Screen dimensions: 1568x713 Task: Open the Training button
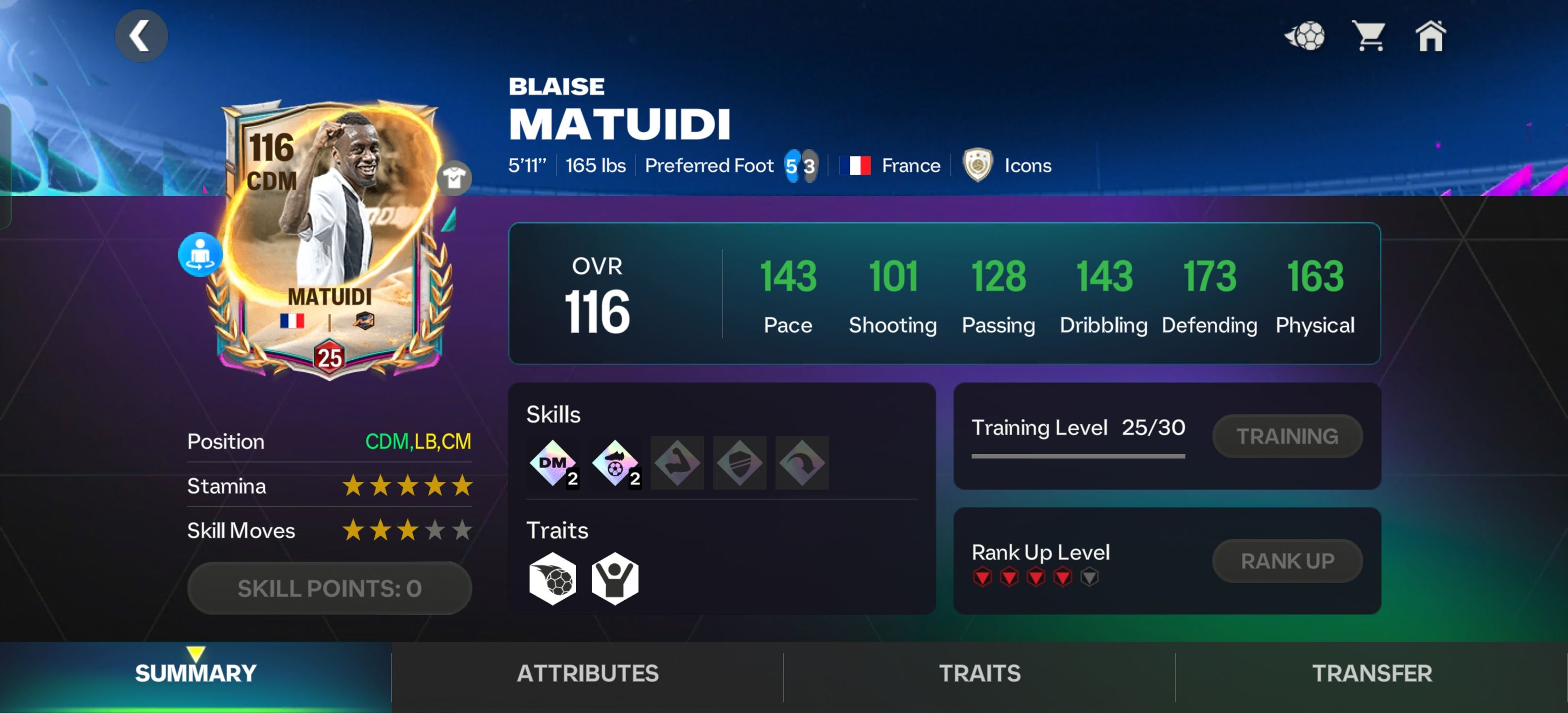1287,436
